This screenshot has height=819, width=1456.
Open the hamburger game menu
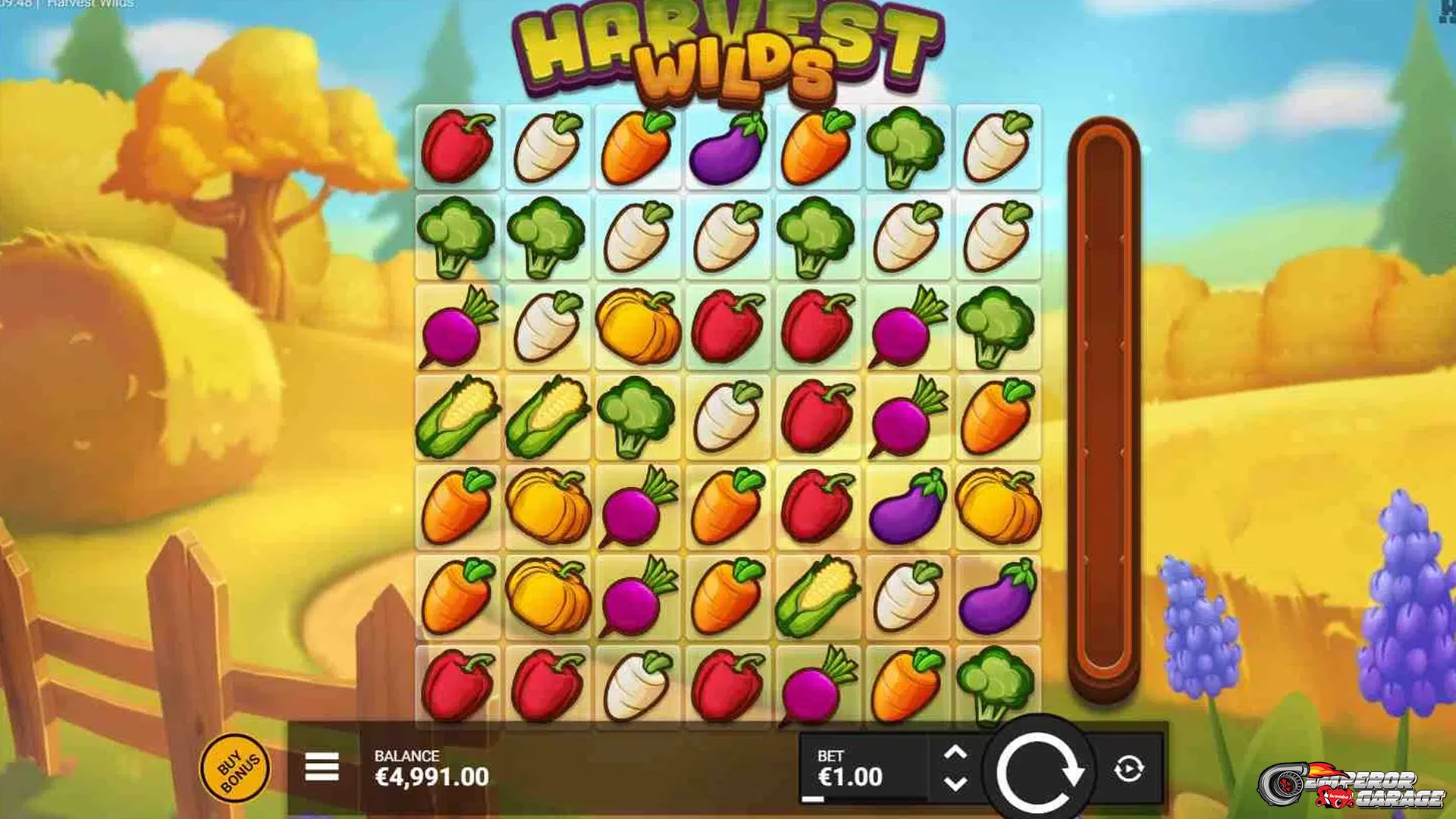[x=321, y=766]
